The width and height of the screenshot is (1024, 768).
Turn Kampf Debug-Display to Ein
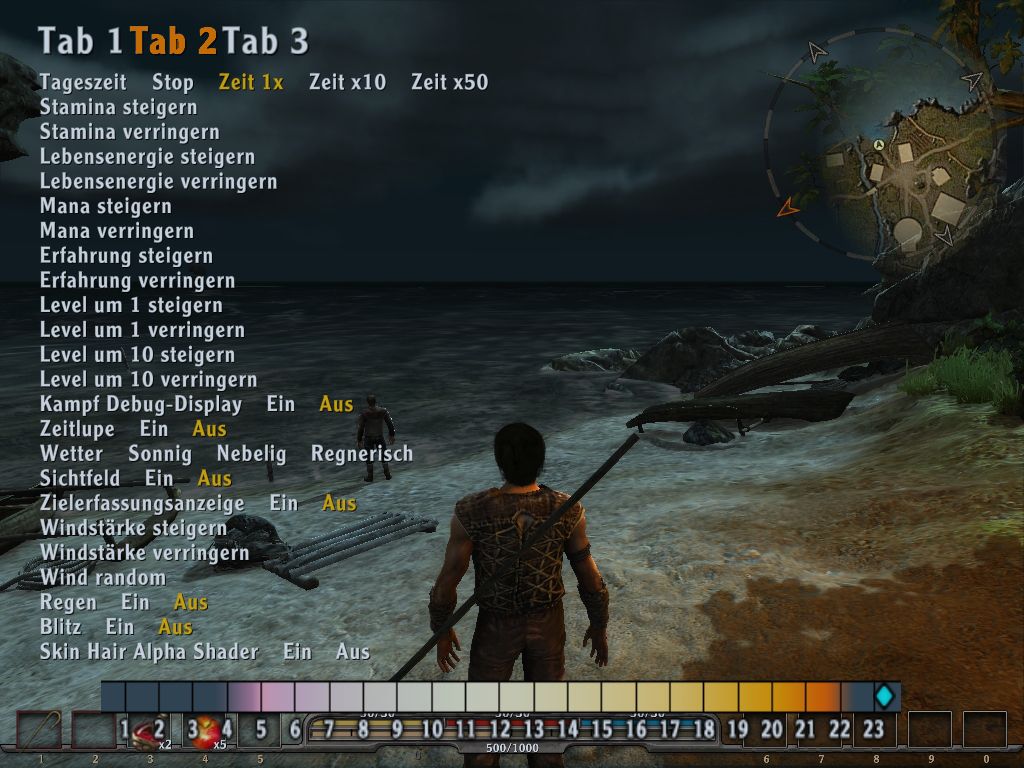point(281,404)
